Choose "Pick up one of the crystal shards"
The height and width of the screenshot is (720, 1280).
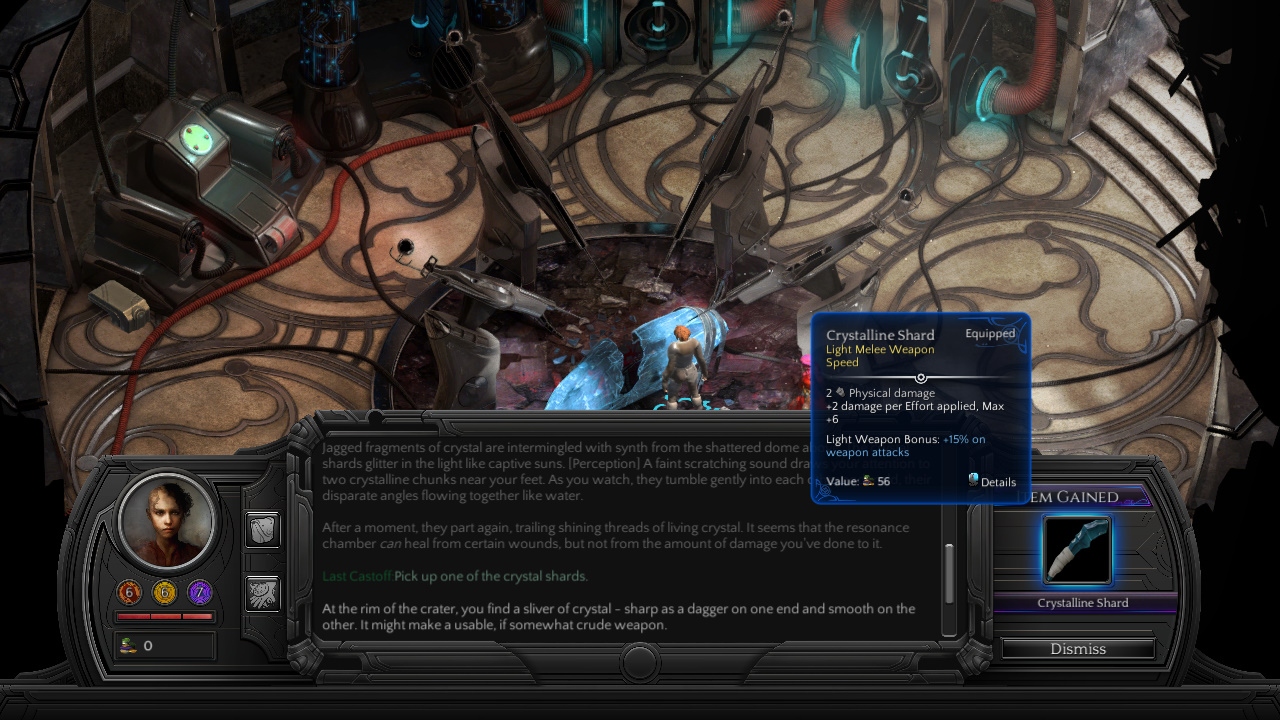(490, 577)
